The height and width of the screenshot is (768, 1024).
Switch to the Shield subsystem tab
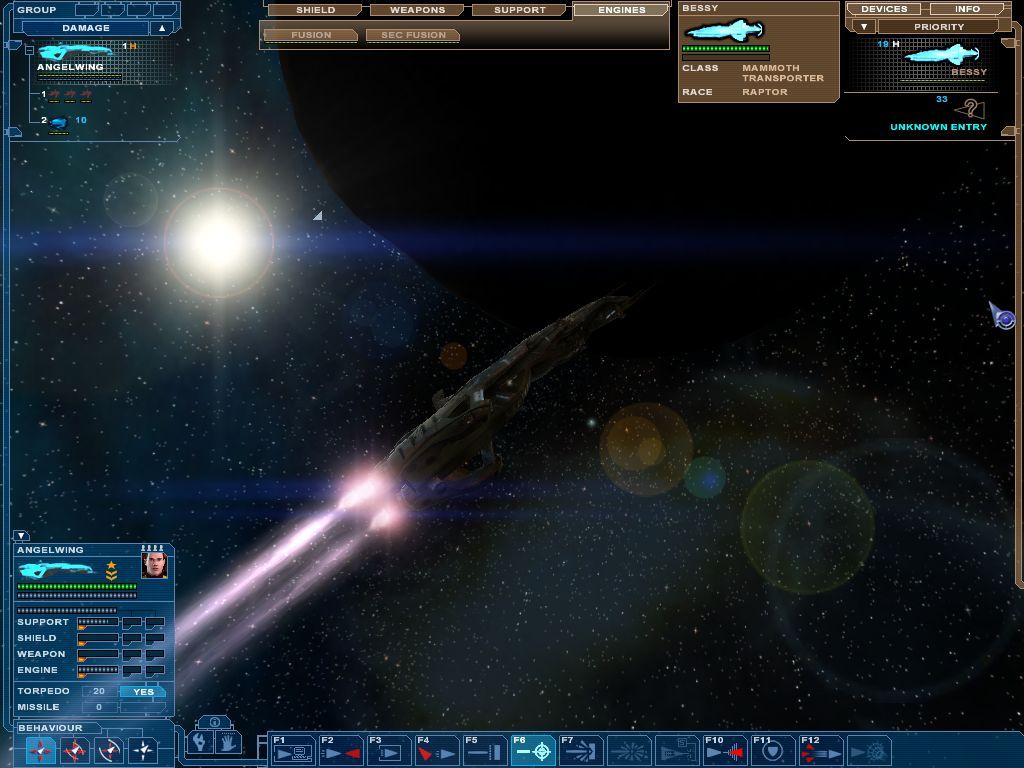(x=315, y=10)
